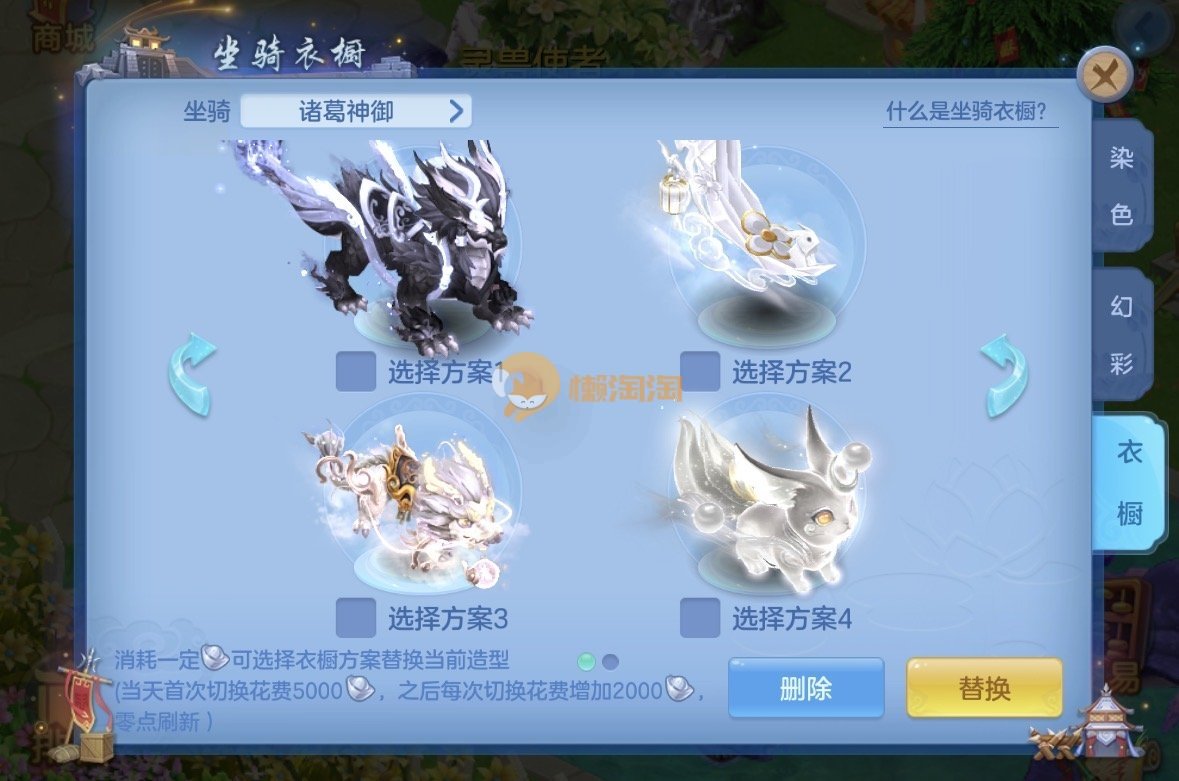Go to the next wardrobe page arrow
The image size is (1179, 781).
click(x=1003, y=375)
